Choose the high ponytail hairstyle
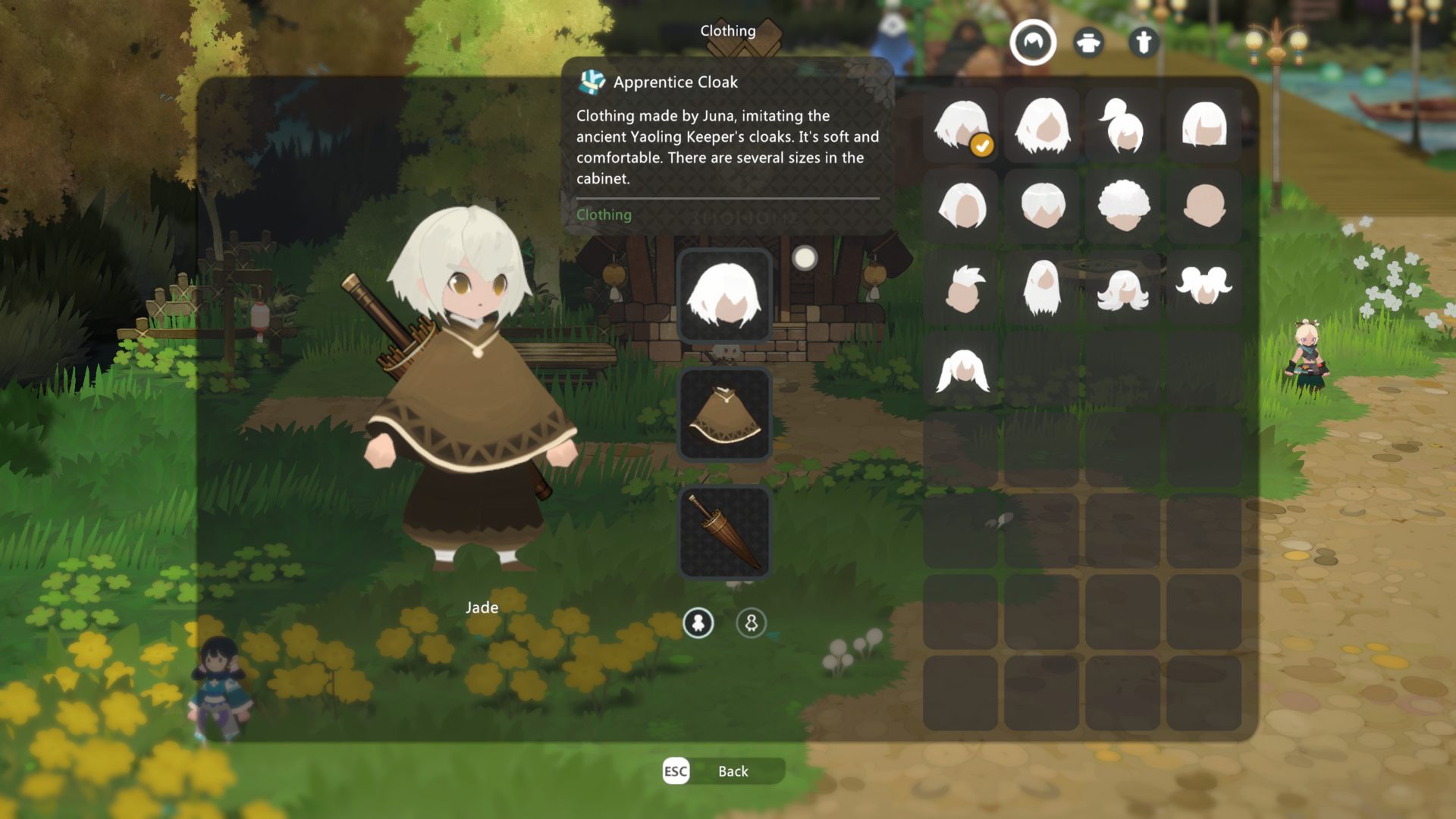This screenshot has width=1456, height=819. point(1122,125)
